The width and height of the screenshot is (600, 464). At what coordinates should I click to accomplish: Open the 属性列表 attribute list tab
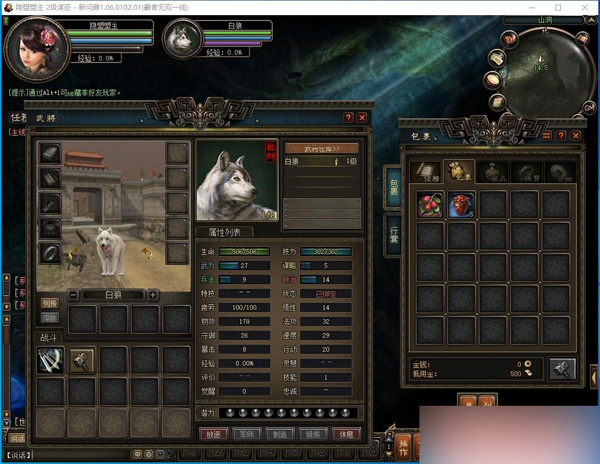[223, 231]
